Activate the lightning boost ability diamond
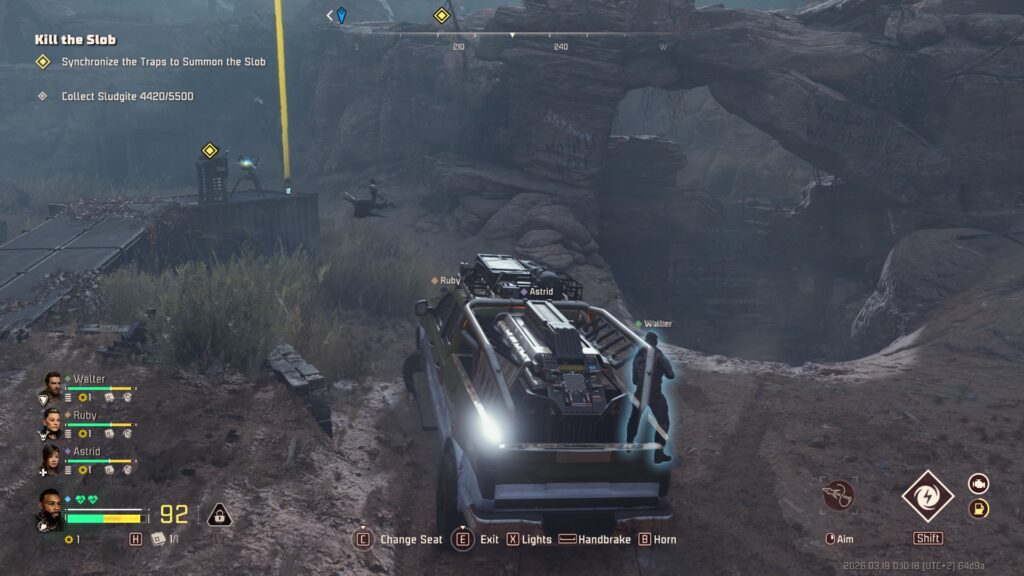This screenshot has width=1024, height=576. pyautogui.click(x=927, y=496)
